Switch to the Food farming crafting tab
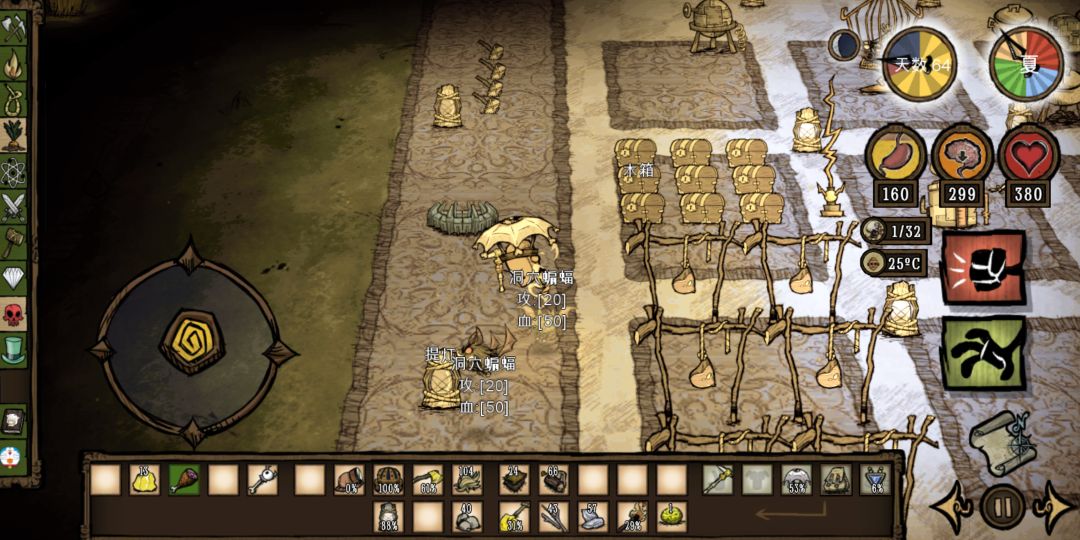 click(14, 133)
